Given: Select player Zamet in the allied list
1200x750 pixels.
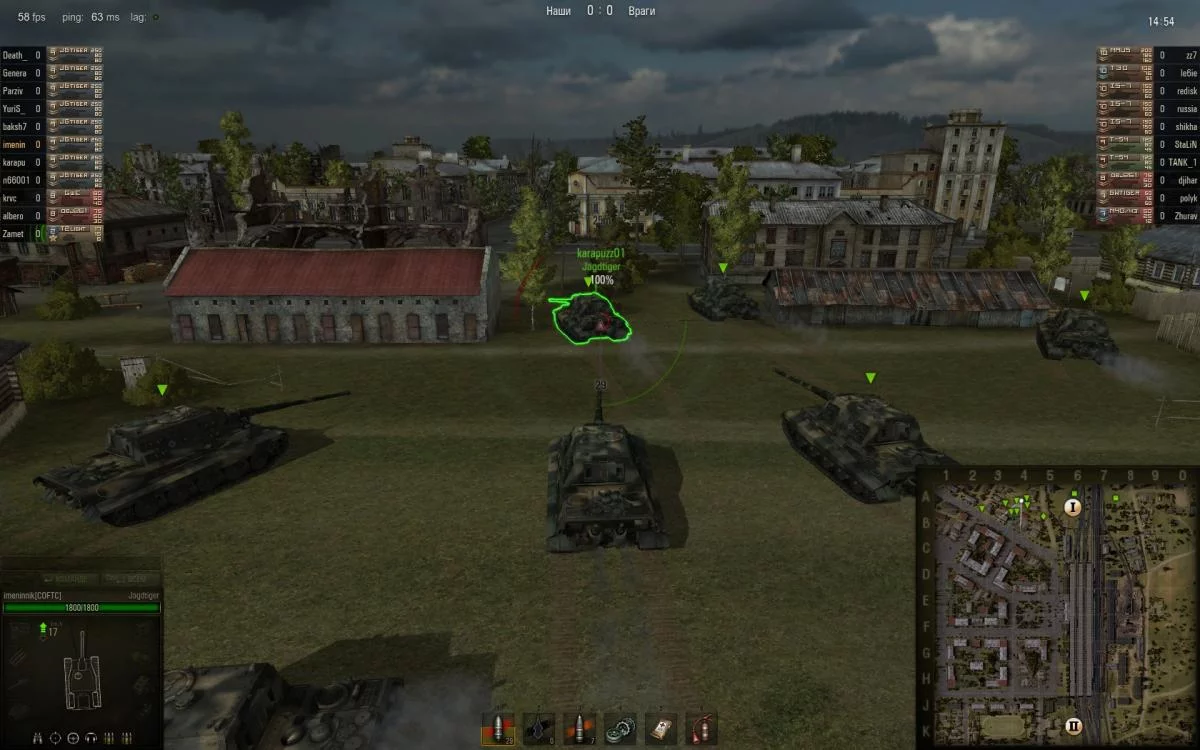Looking at the screenshot, I should [15, 234].
